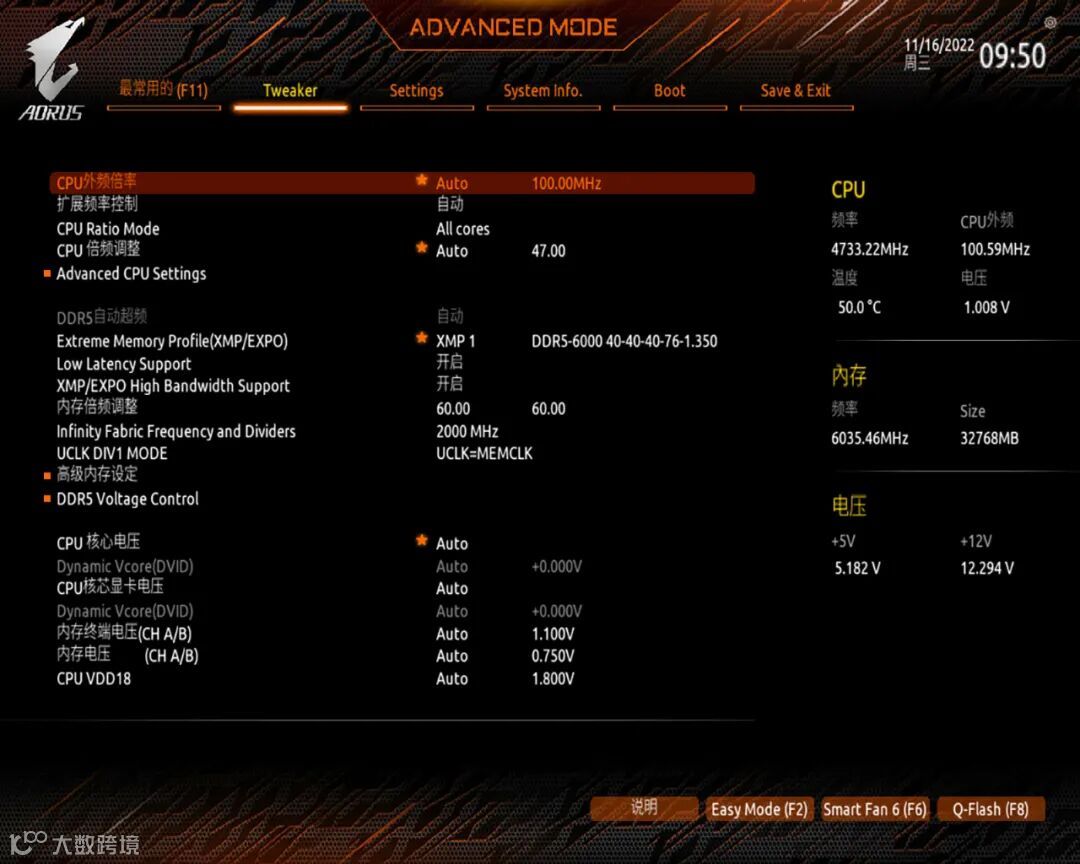Enter the 高级内存设定 submenu
This screenshot has height=864, width=1080.
[97, 475]
